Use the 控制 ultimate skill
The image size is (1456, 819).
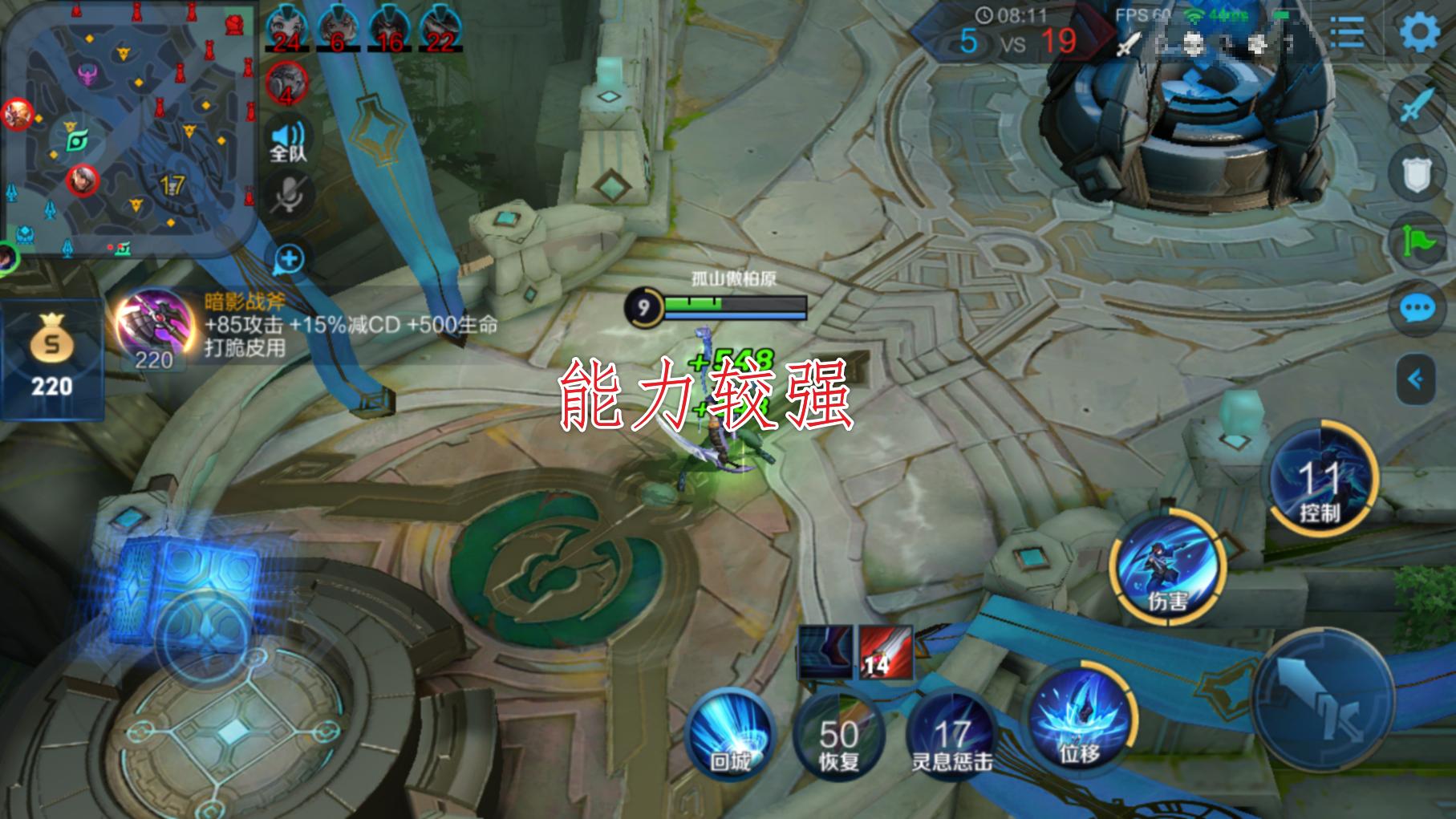[1321, 479]
